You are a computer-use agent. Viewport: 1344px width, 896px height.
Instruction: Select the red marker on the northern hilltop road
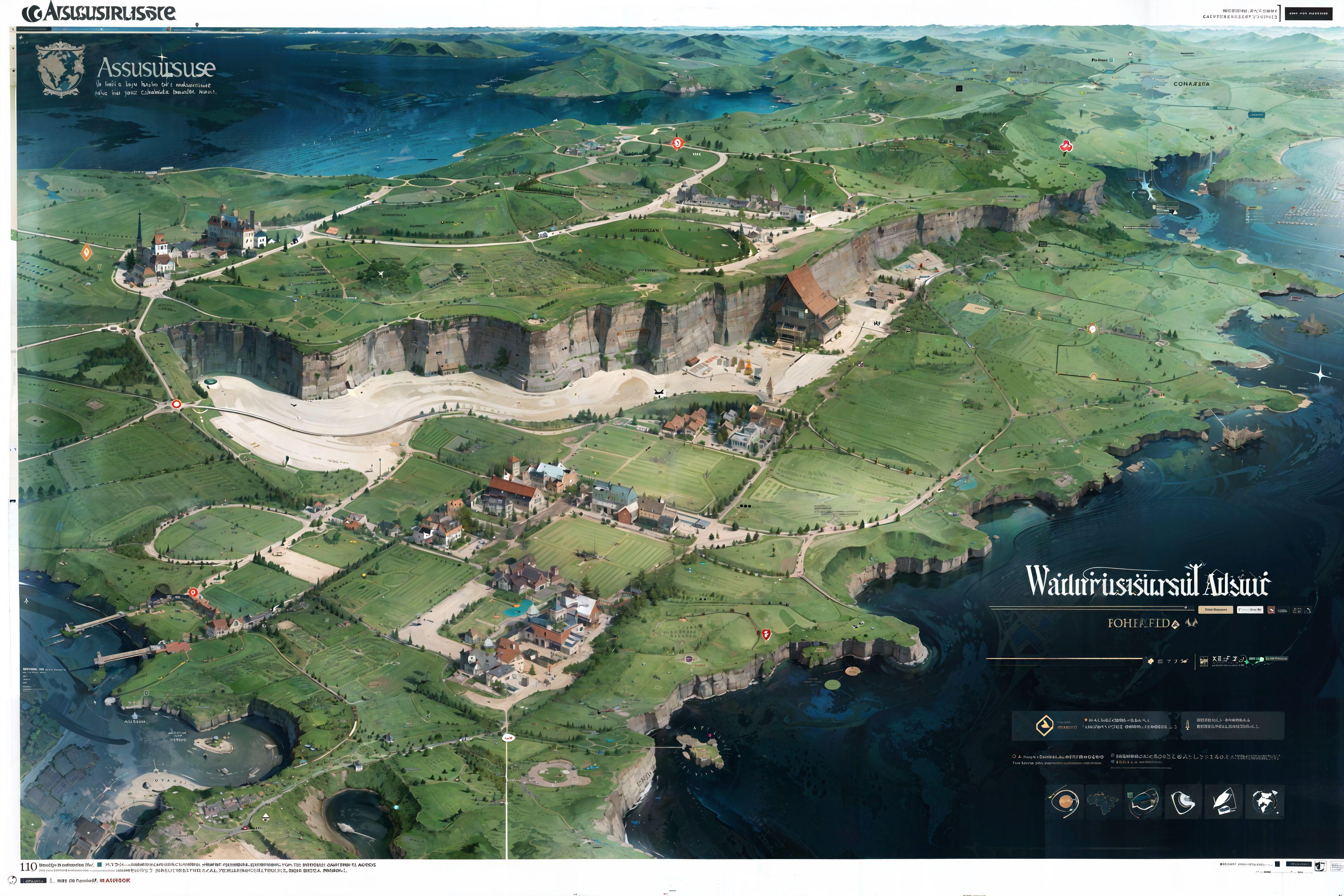coord(677,143)
